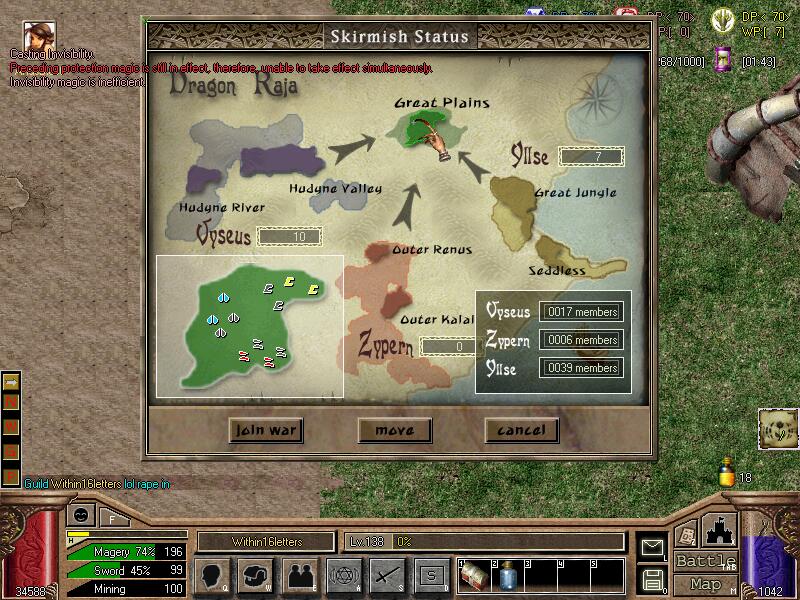Join the war in Skirmish Status
This screenshot has width=800, height=600.
[x=265, y=430]
